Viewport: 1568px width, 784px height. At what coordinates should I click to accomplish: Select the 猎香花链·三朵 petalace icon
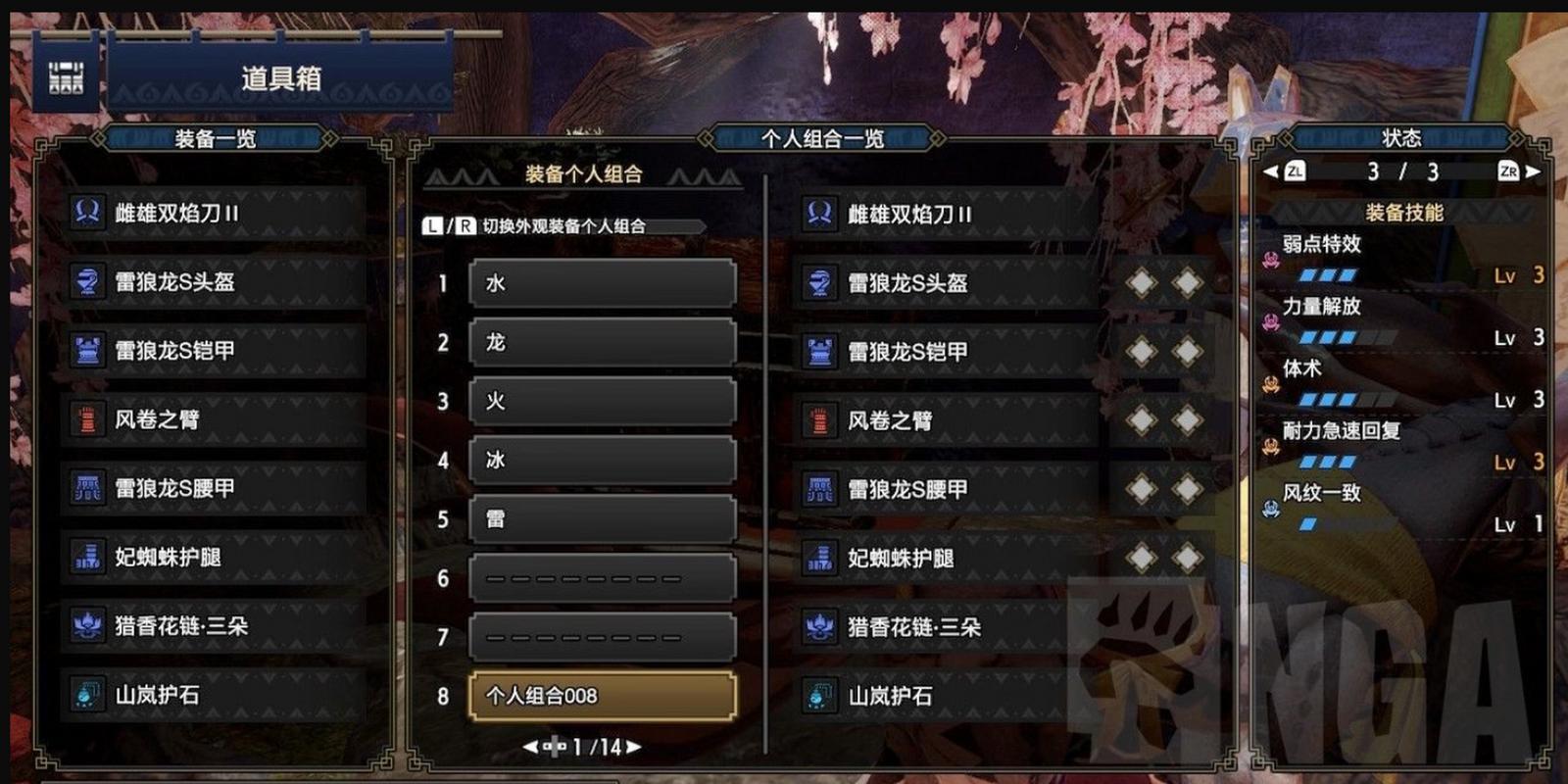coord(88,625)
